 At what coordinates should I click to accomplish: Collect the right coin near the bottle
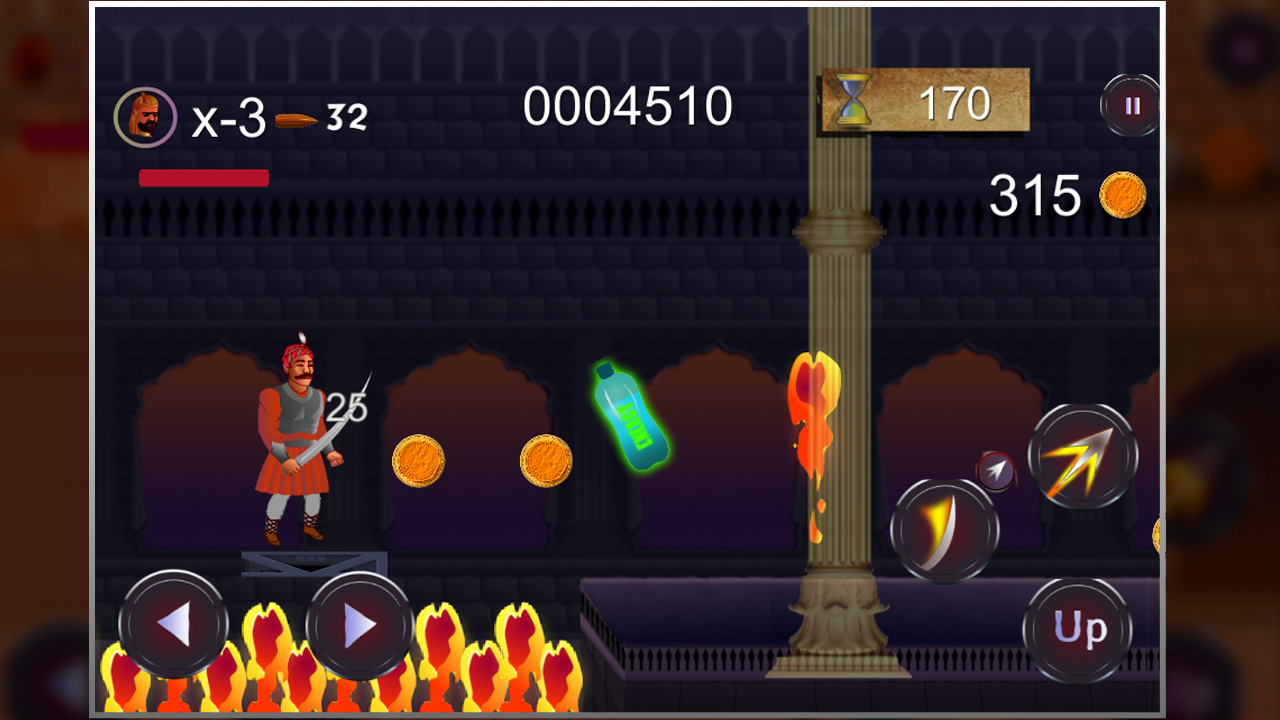543,463
